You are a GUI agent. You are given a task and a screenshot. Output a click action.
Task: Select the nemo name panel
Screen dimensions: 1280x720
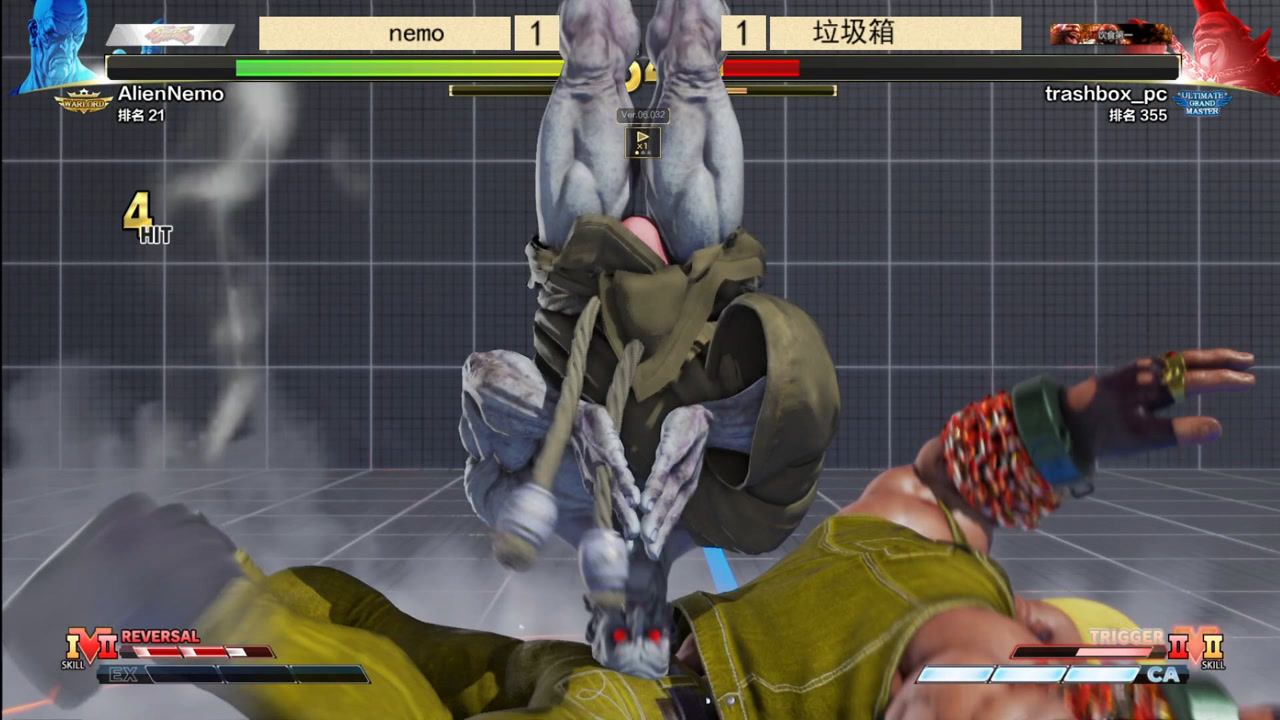click(385, 34)
